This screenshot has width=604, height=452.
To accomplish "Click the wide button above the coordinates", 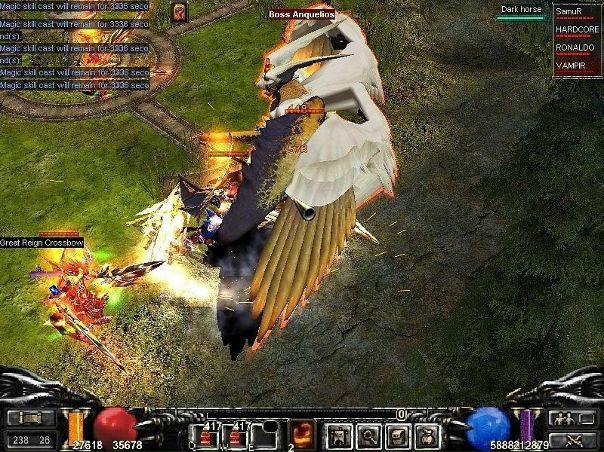I will pyautogui.click(x=30, y=418).
